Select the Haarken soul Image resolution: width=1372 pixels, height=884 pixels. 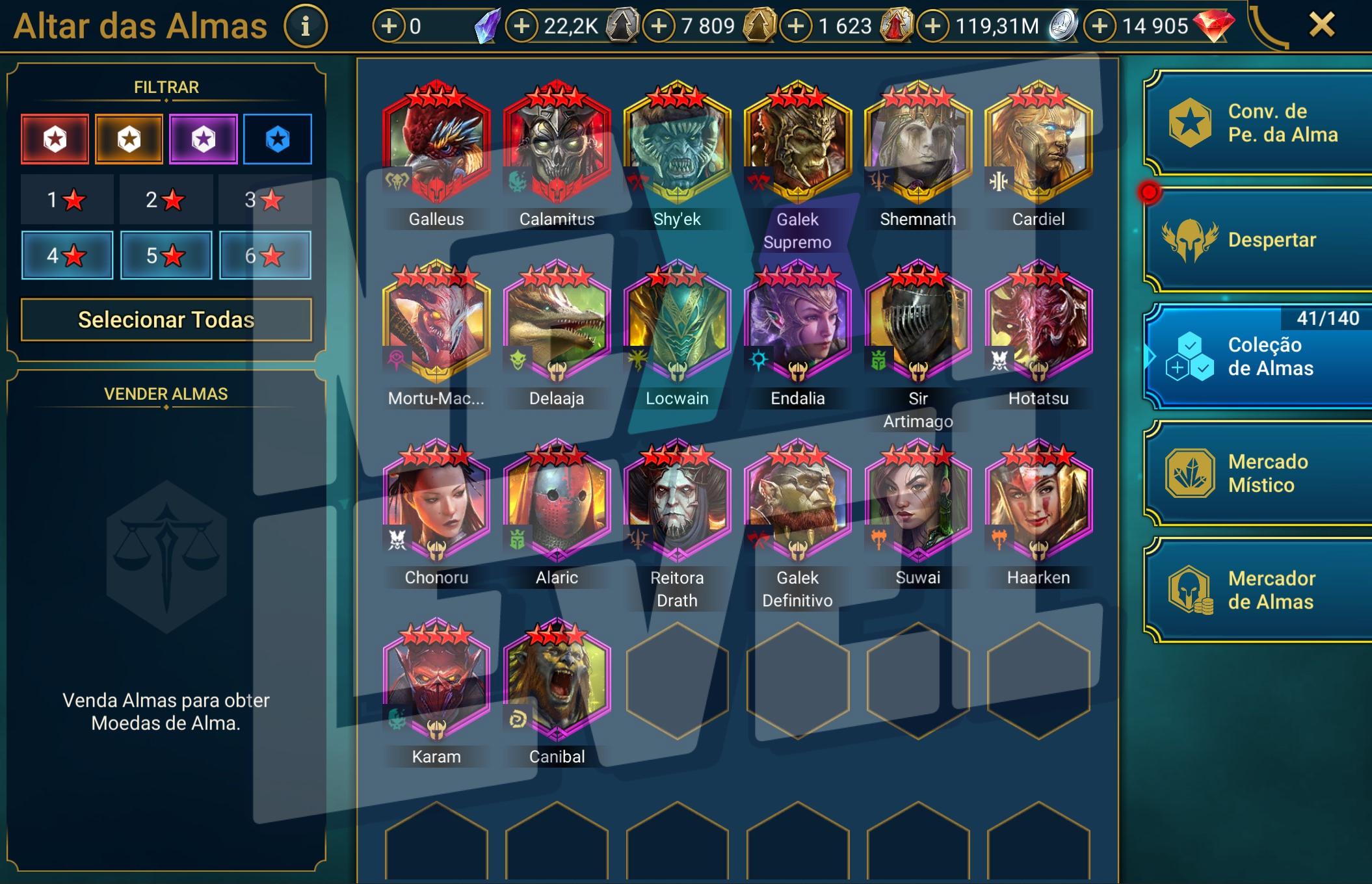coord(1038,500)
